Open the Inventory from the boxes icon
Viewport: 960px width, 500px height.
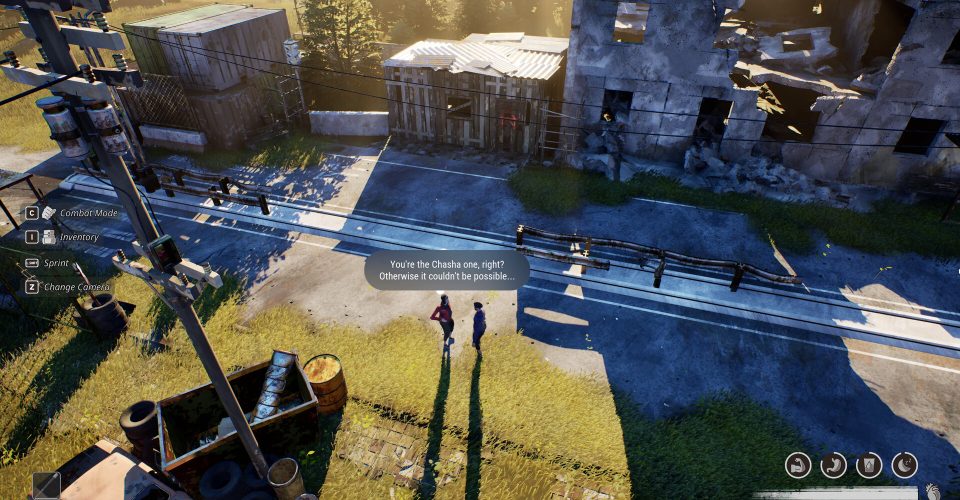[48, 237]
